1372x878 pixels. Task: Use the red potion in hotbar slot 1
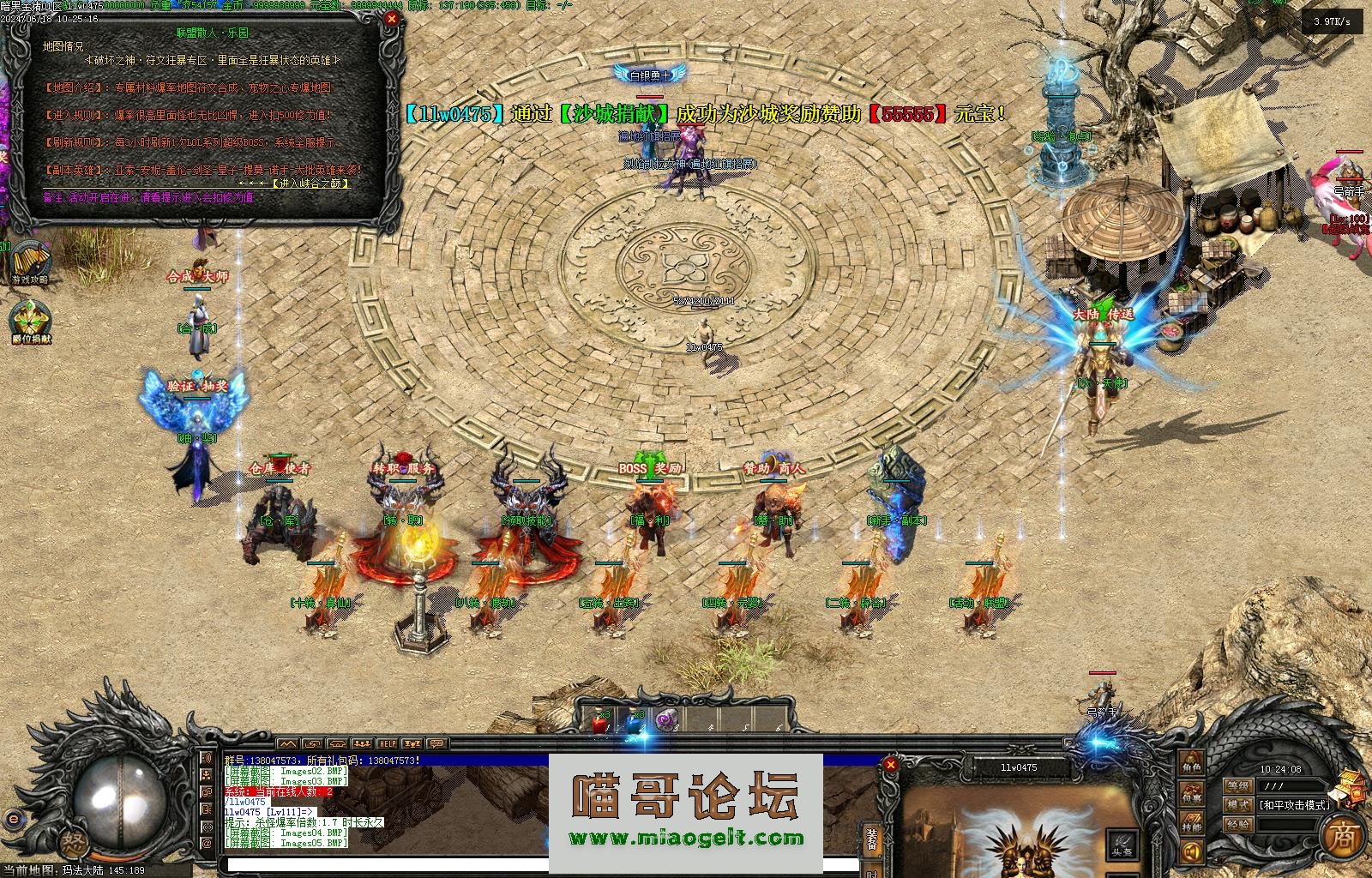(599, 722)
